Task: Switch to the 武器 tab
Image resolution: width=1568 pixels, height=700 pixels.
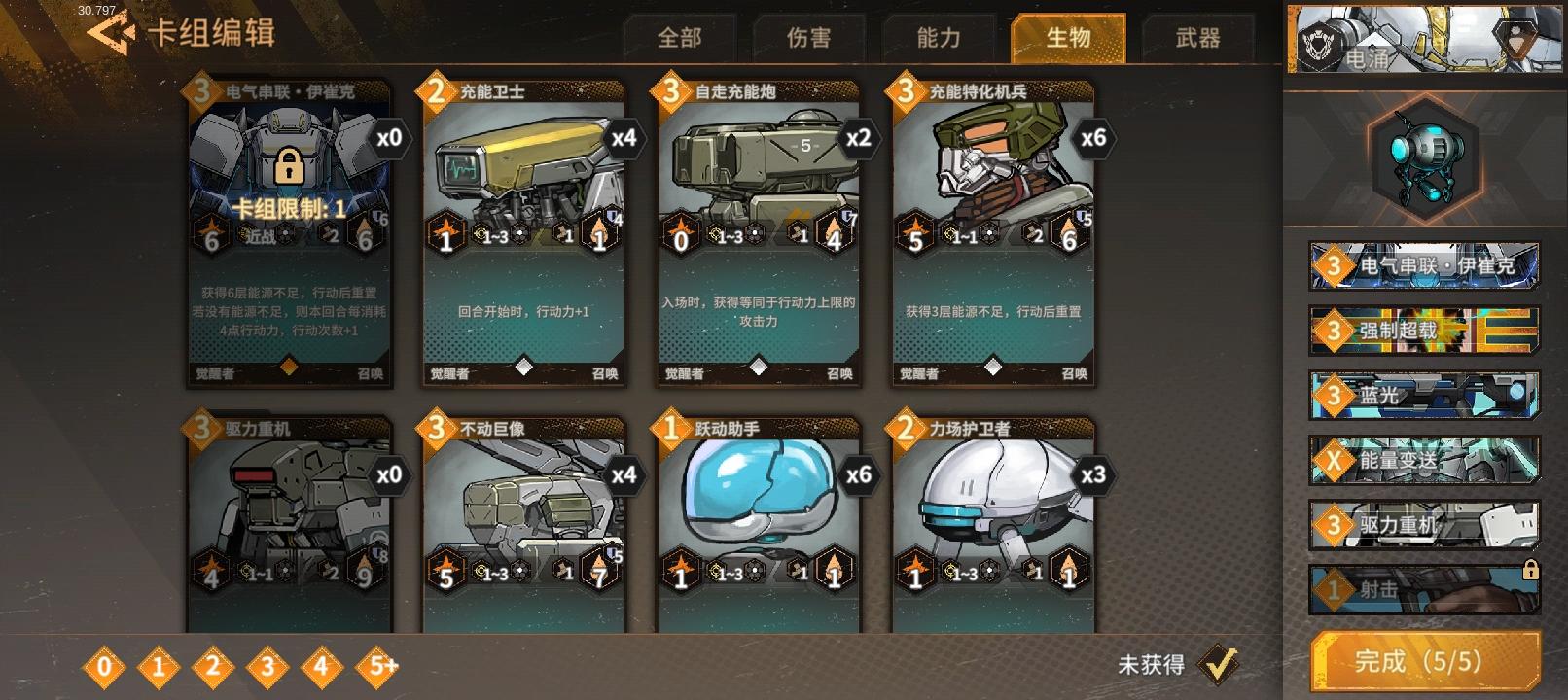Action: (x=1197, y=38)
